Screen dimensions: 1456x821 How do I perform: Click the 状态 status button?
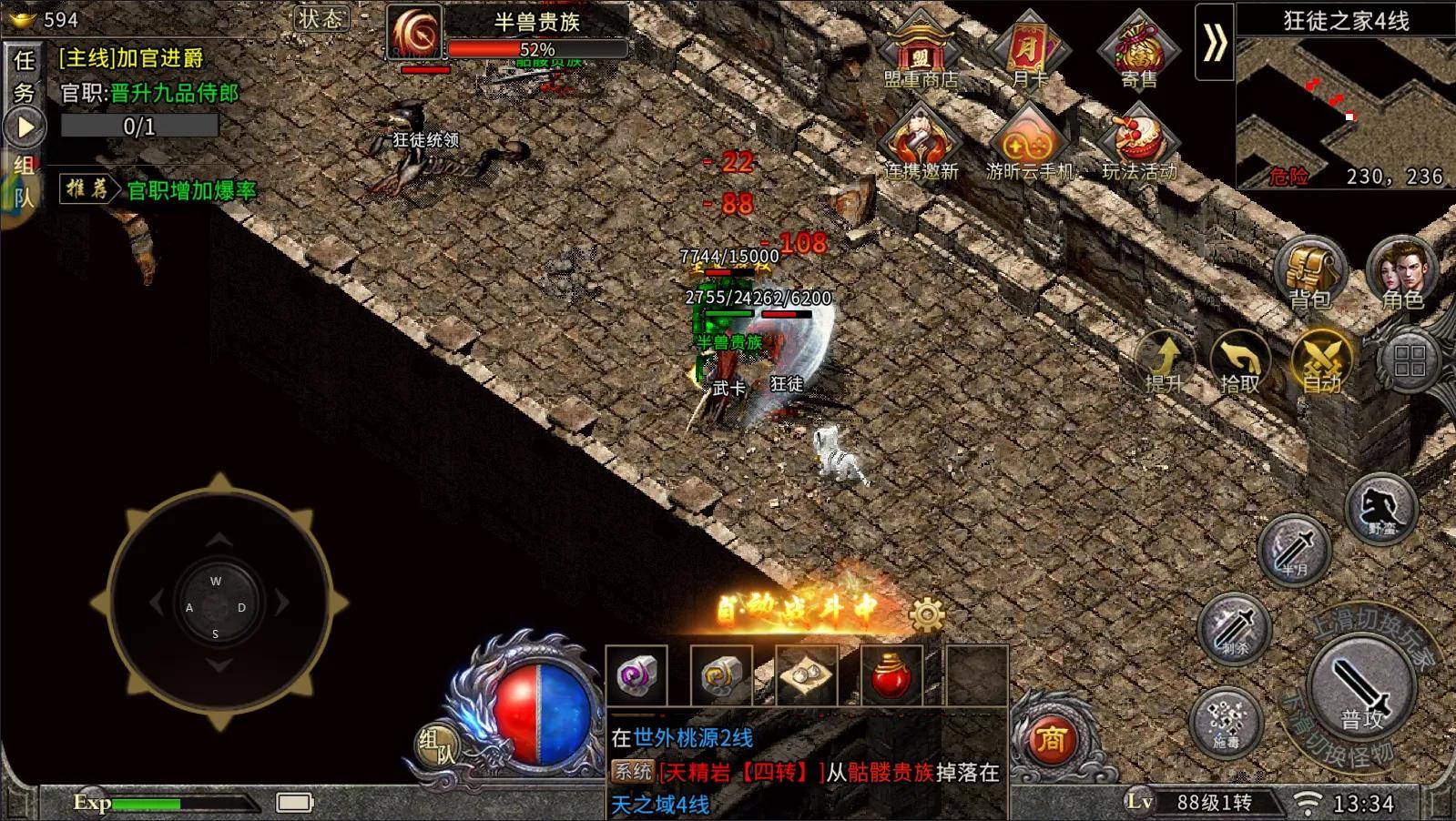coord(321,18)
